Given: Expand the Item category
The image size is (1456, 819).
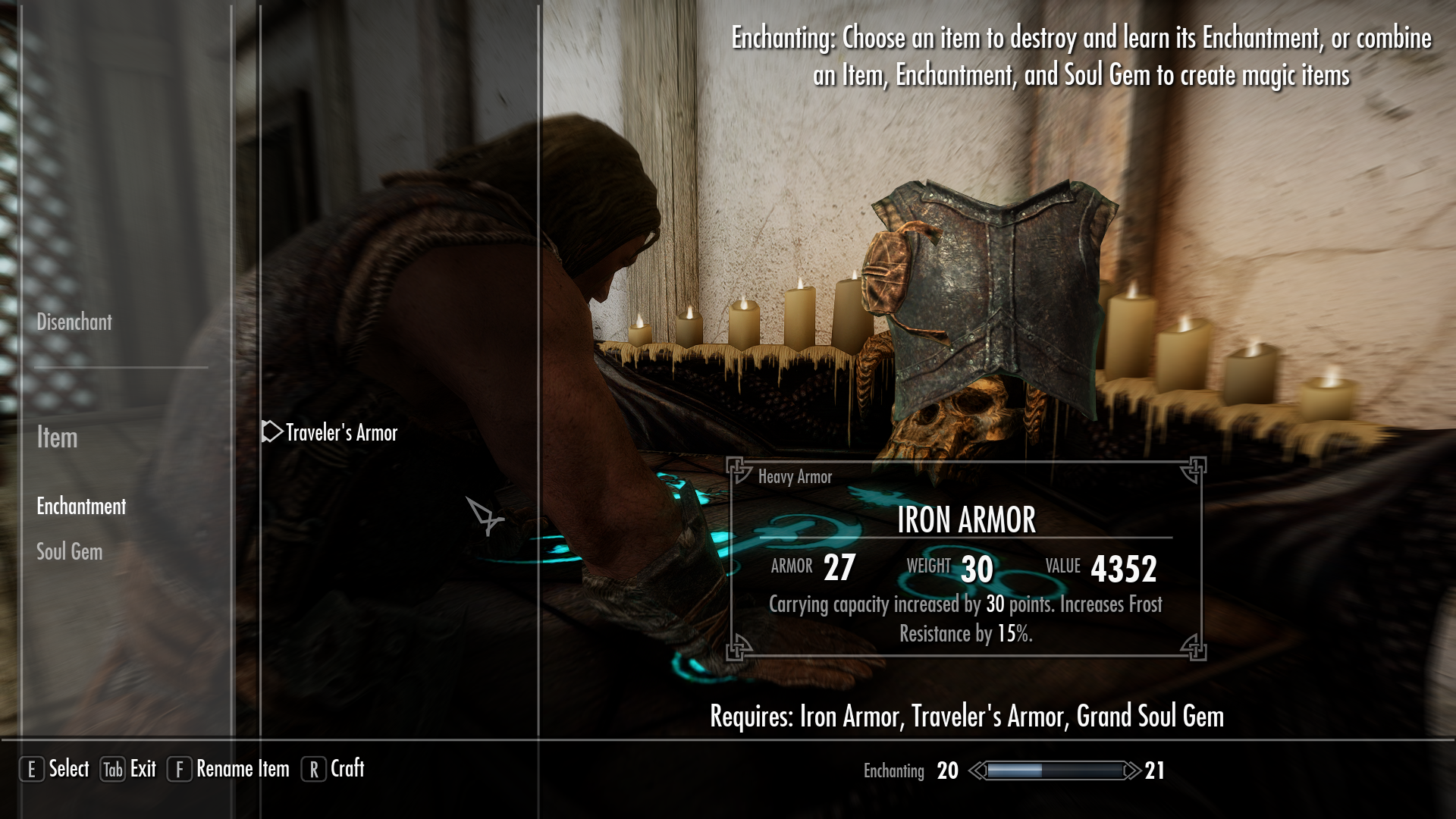Looking at the screenshot, I should point(57,438).
